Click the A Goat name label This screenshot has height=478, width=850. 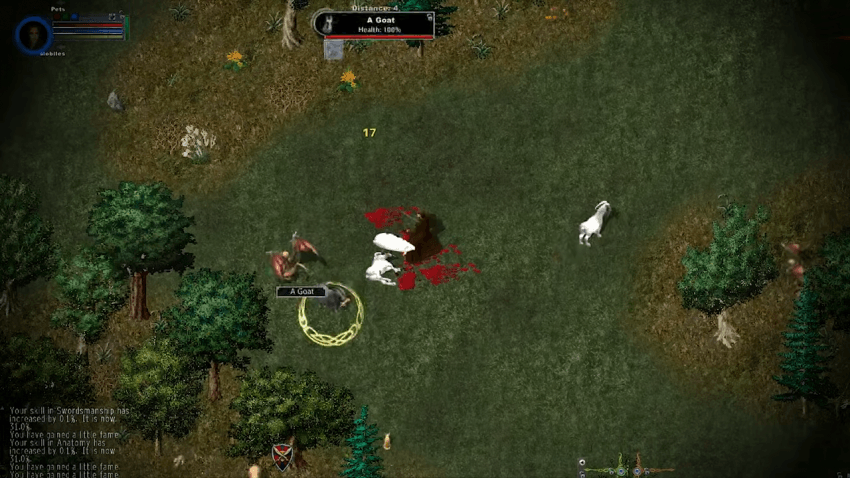tap(301, 291)
